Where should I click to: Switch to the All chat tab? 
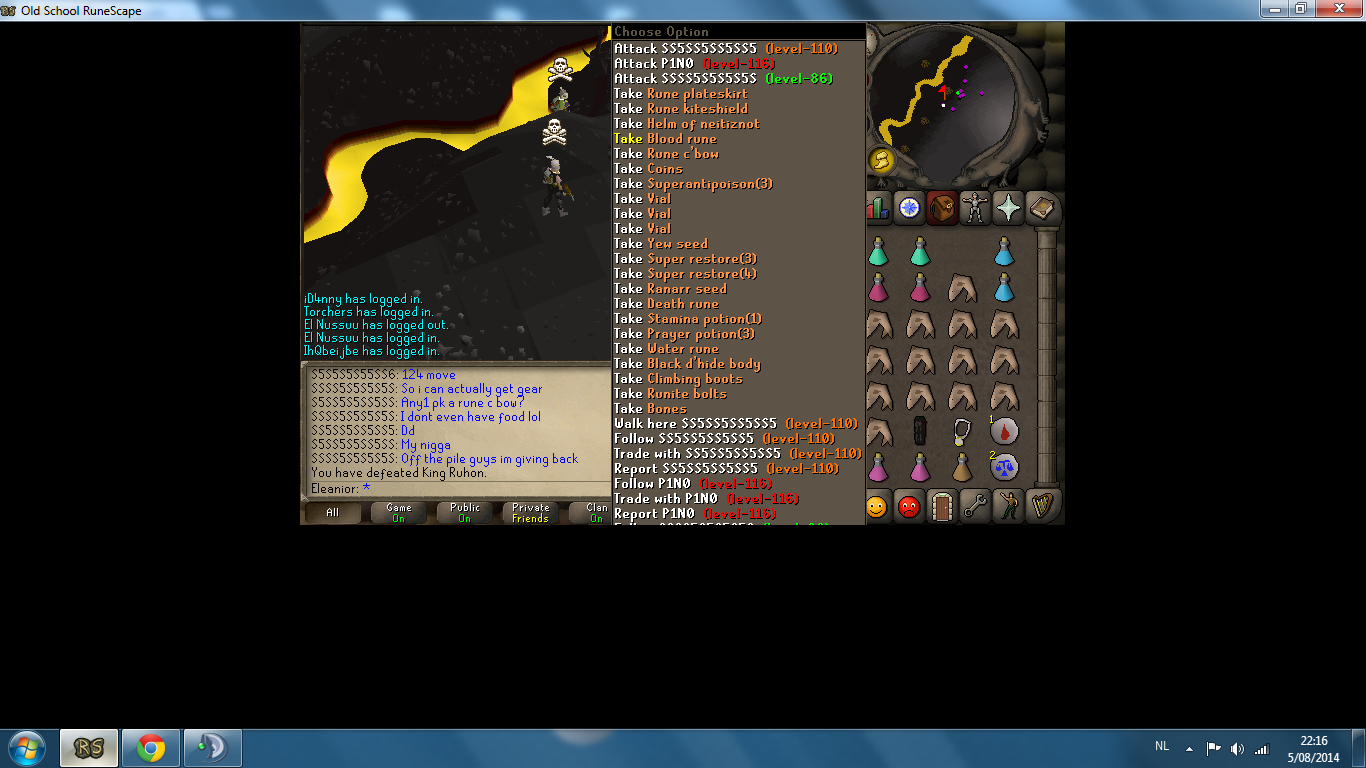[332, 512]
